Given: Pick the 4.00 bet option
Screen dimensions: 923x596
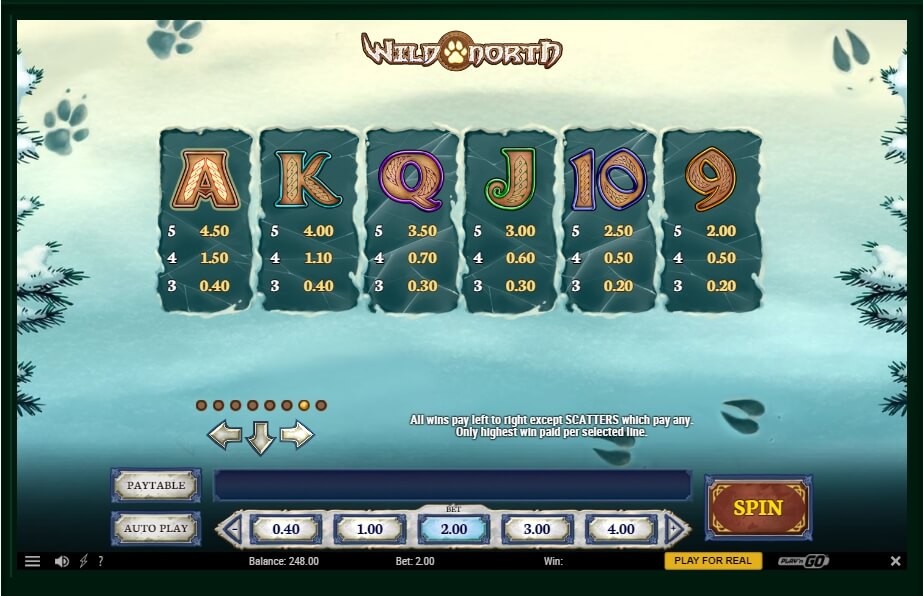Looking at the screenshot, I should (x=621, y=529).
